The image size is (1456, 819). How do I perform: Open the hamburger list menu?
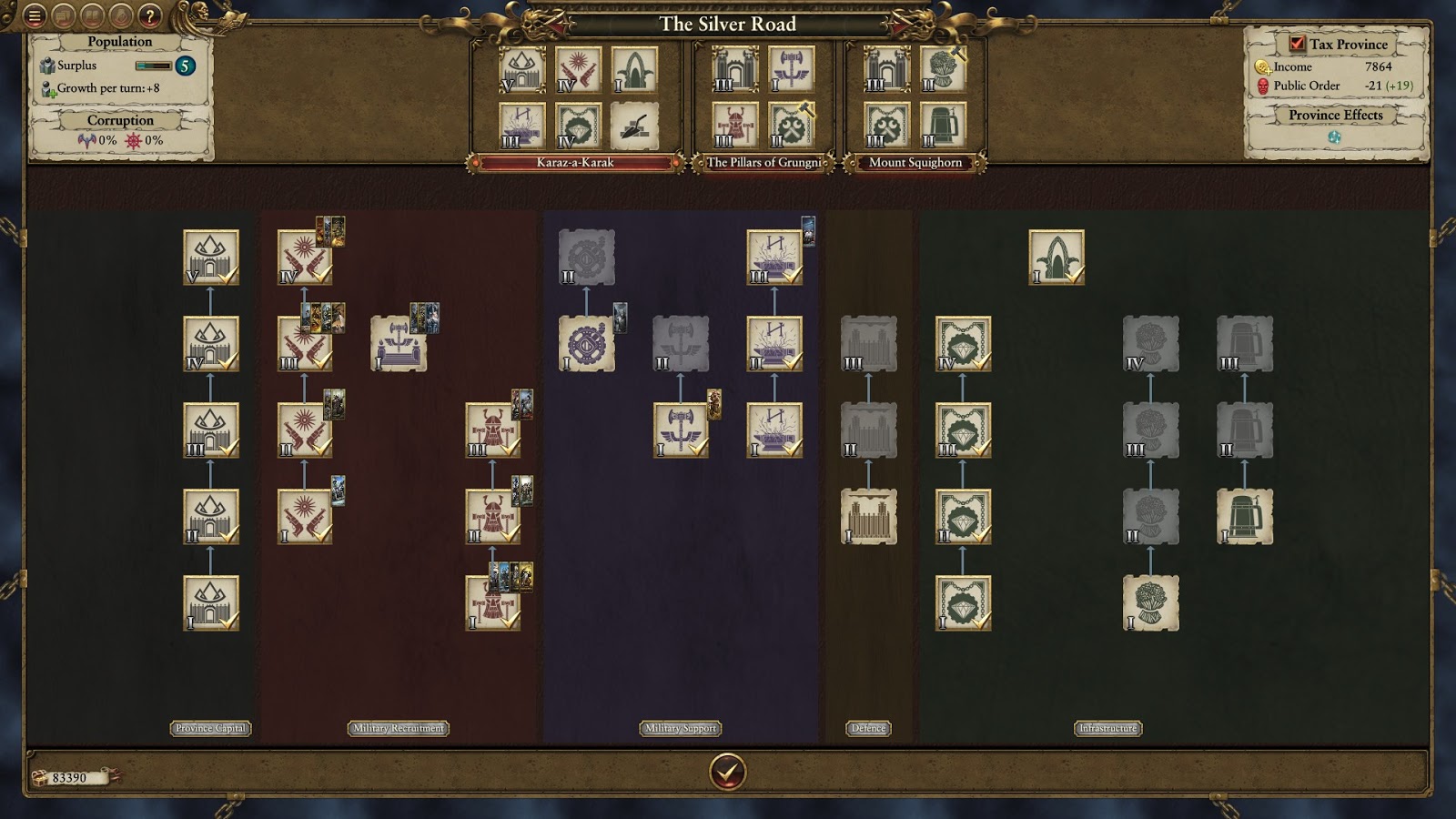click(x=35, y=15)
